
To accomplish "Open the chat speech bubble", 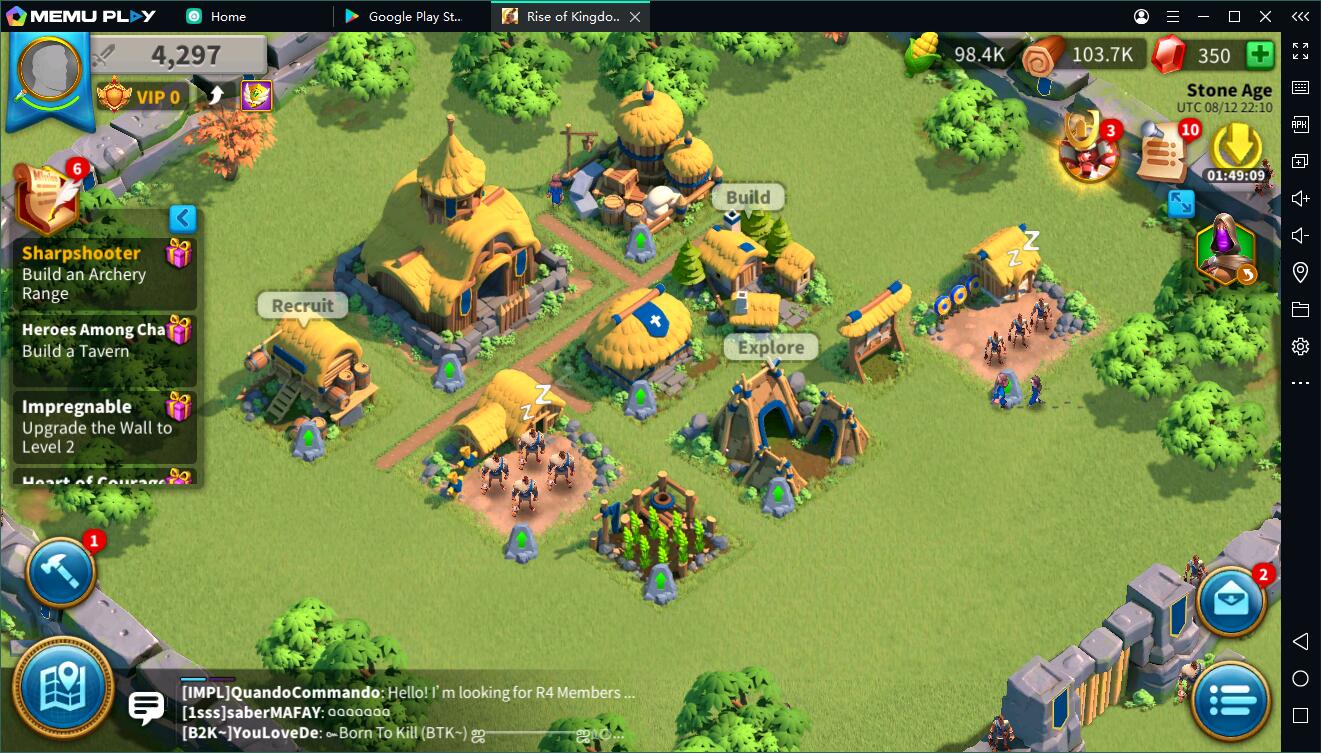I will click(147, 707).
